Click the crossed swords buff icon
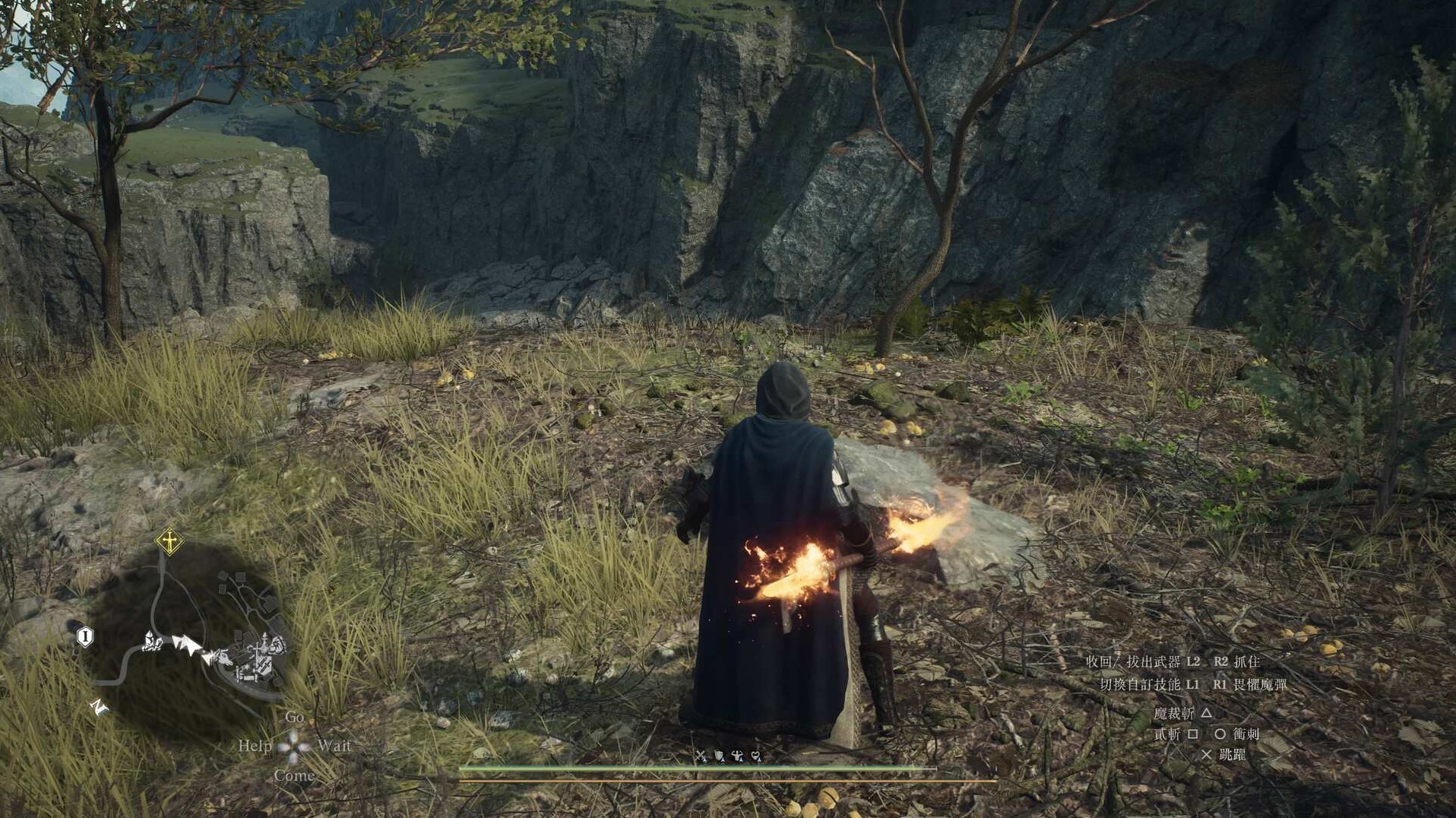 point(701,756)
